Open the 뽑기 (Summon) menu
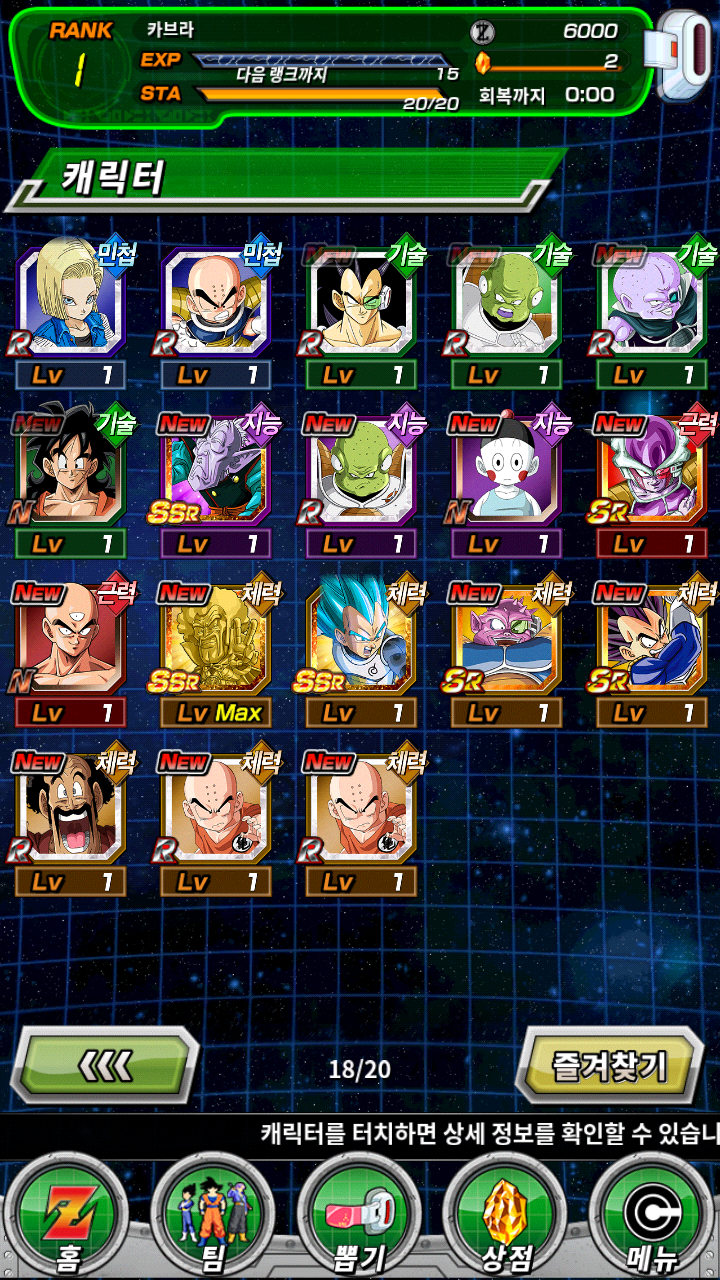This screenshot has width=720, height=1280. coord(359,1217)
